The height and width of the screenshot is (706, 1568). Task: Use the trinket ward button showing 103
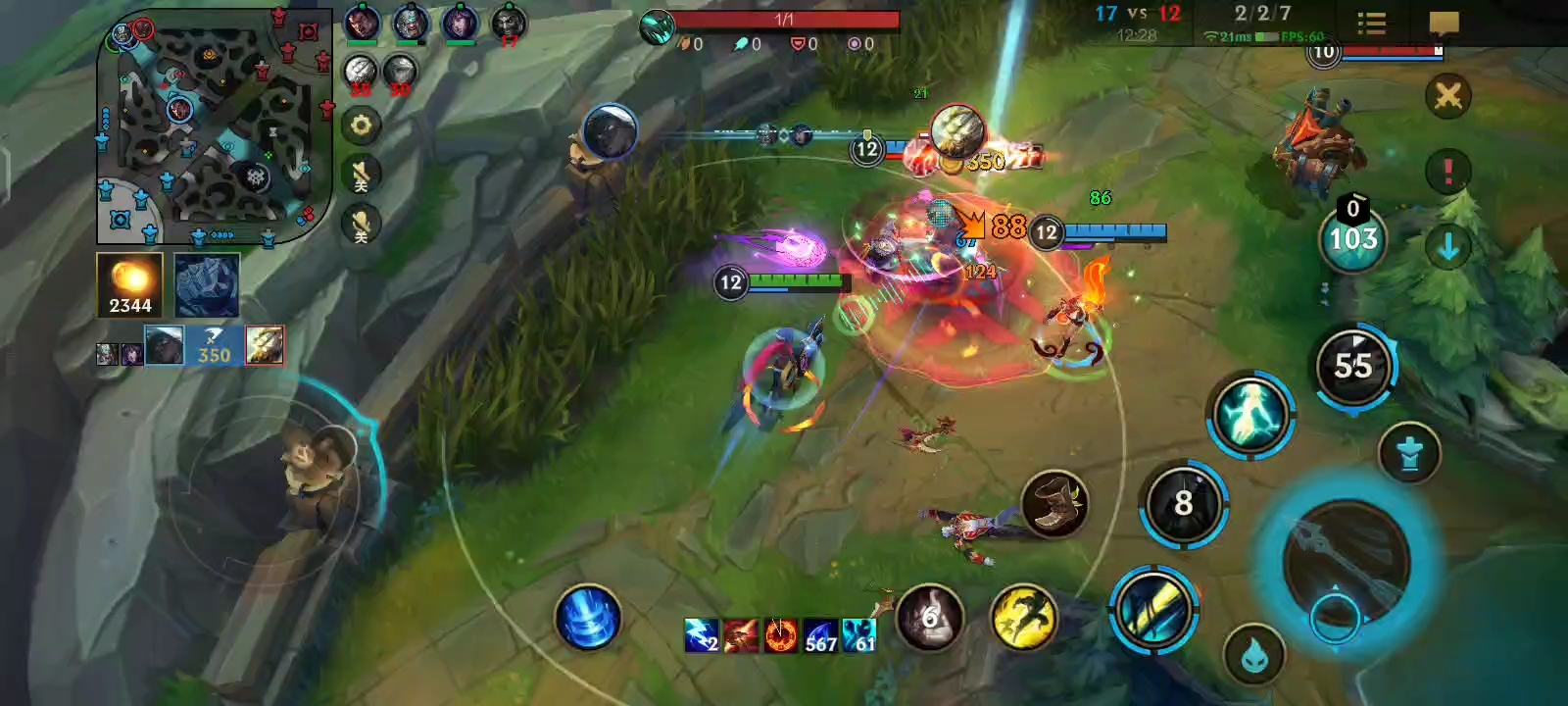point(1352,238)
